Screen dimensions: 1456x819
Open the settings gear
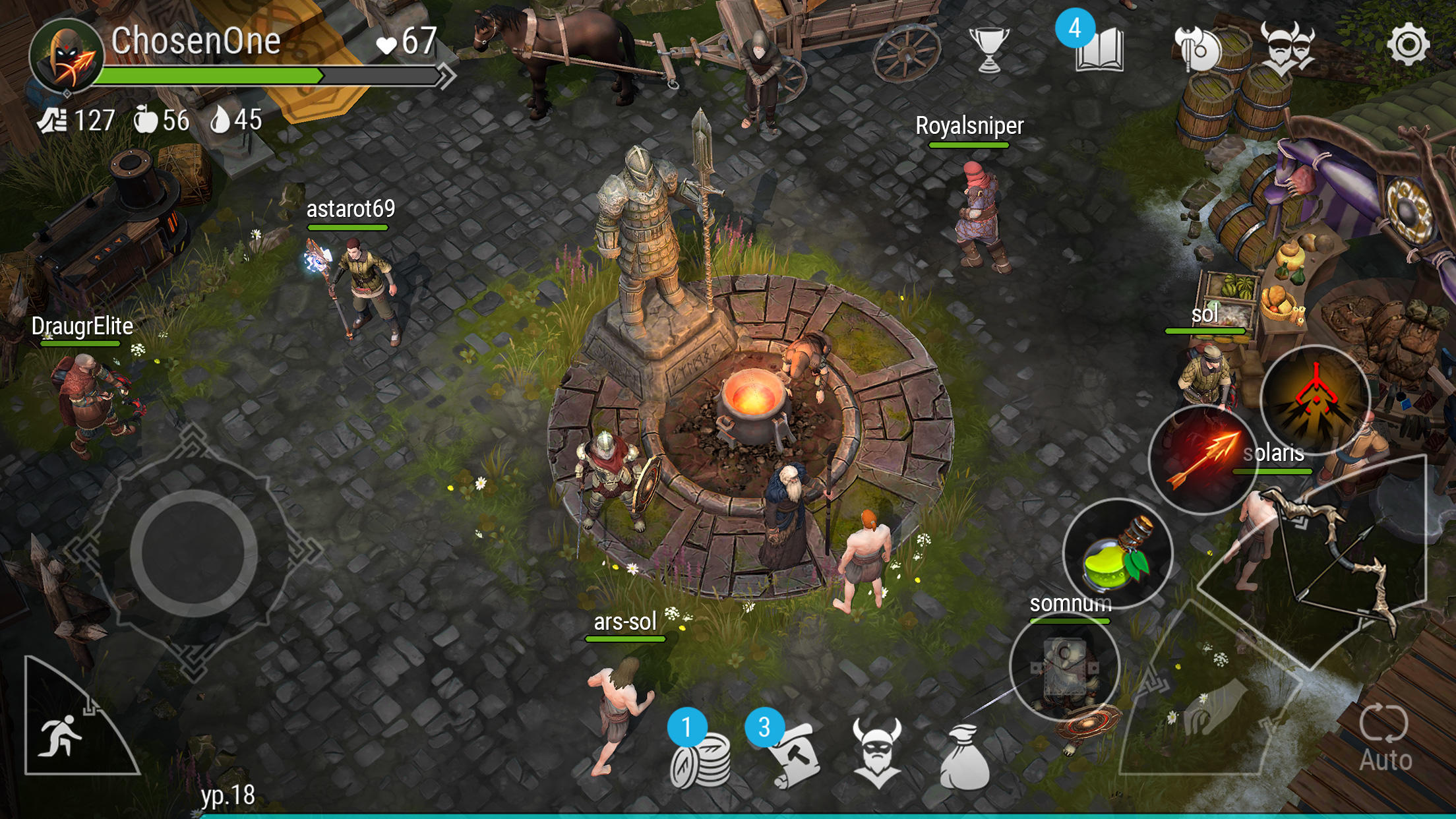[x=1408, y=44]
